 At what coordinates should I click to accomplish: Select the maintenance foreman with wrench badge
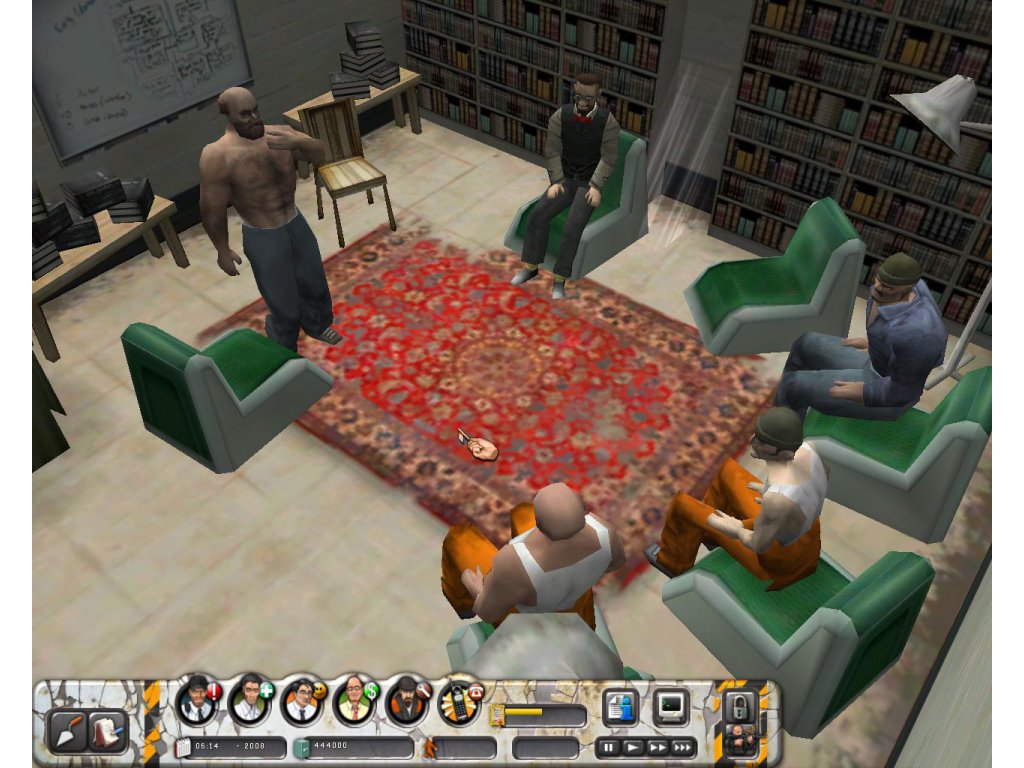(x=406, y=701)
